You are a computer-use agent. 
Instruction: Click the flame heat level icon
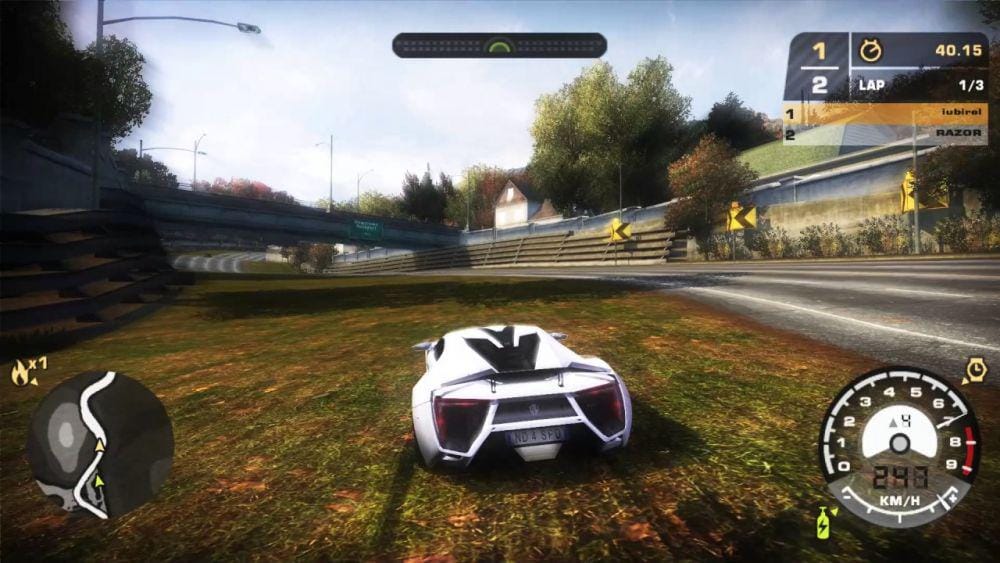(x=20, y=374)
